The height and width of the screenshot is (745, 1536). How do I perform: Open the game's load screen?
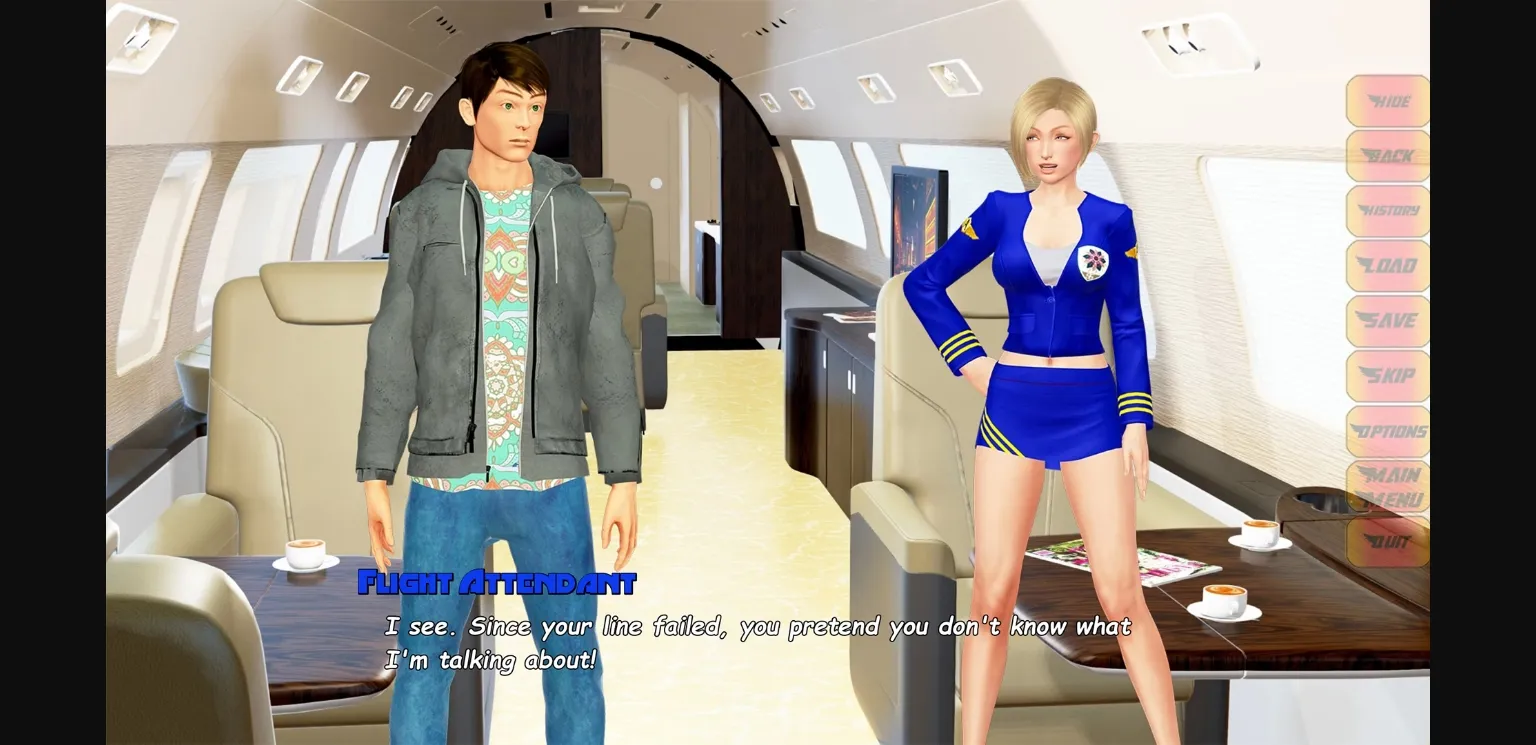[x=1388, y=265]
